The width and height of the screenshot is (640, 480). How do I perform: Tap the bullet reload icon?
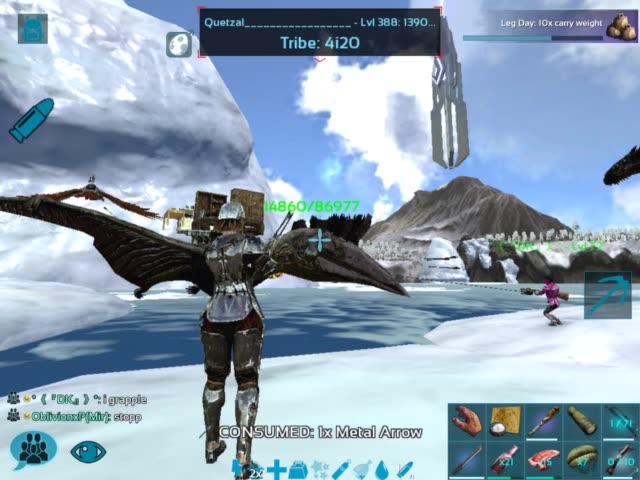pos(31,120)
